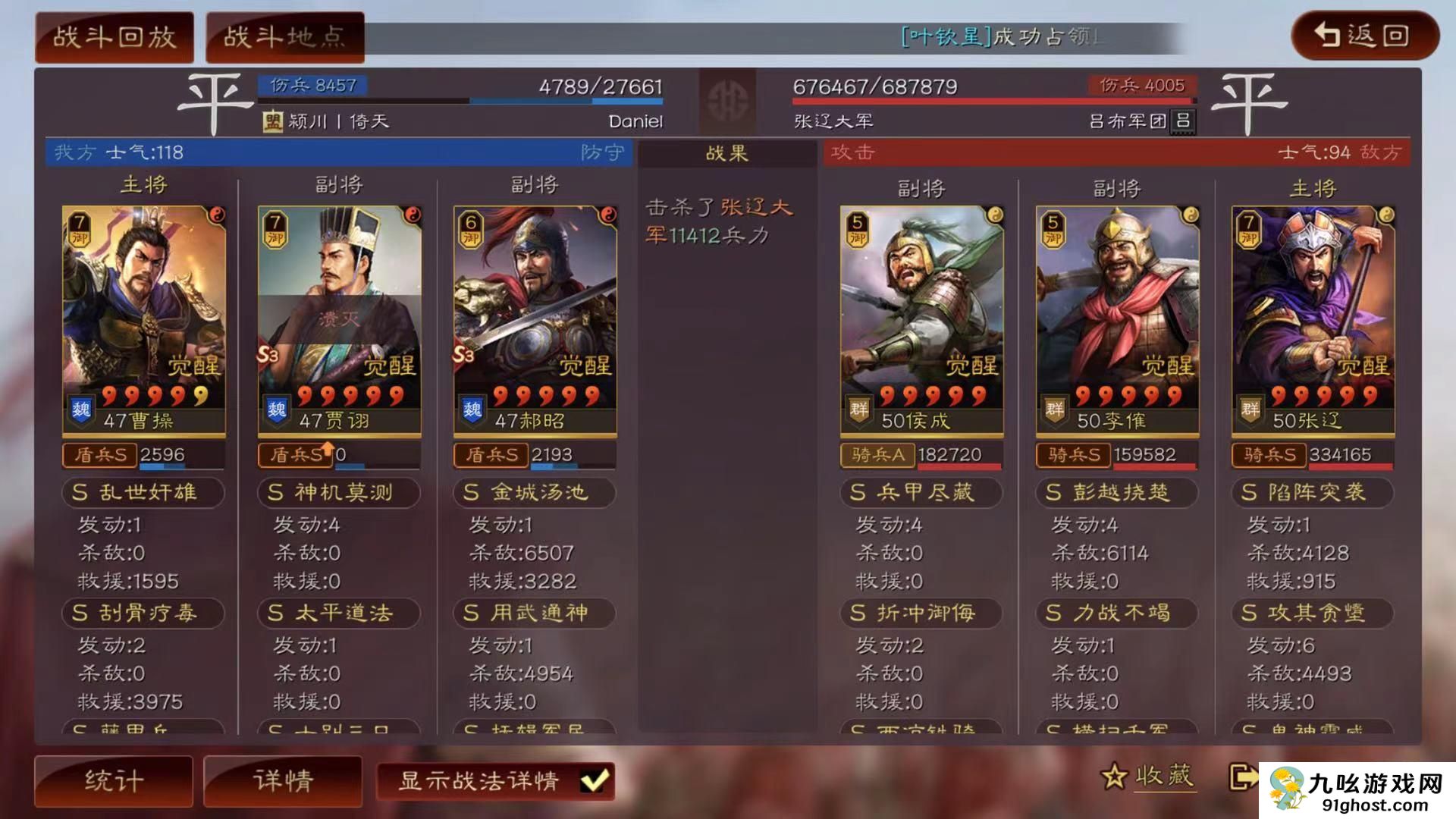Select the 侯成 general card
The width and height of the screenshot is (1456, 819).
921,320
